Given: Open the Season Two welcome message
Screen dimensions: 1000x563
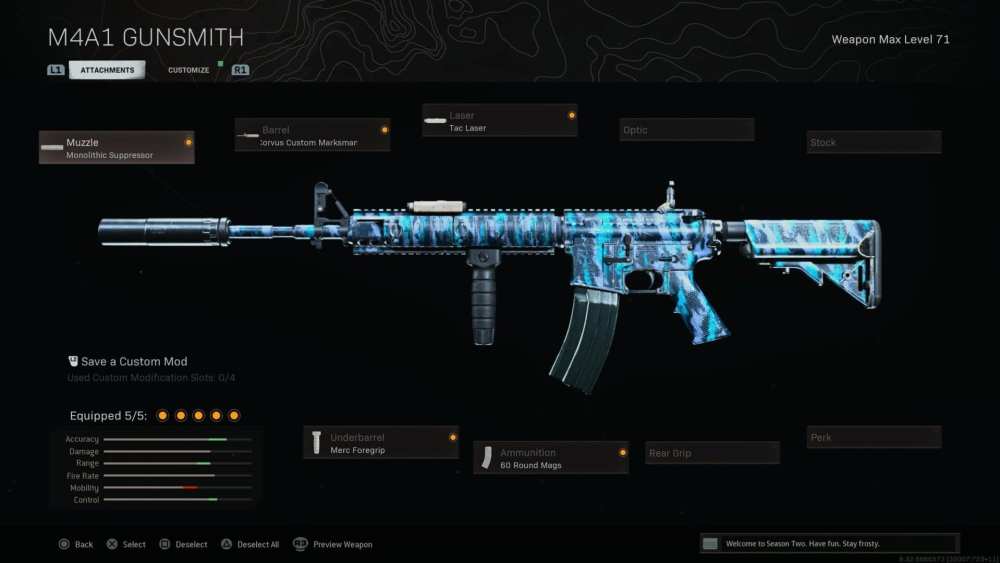Looking at the screenshot, I should 829,543.
